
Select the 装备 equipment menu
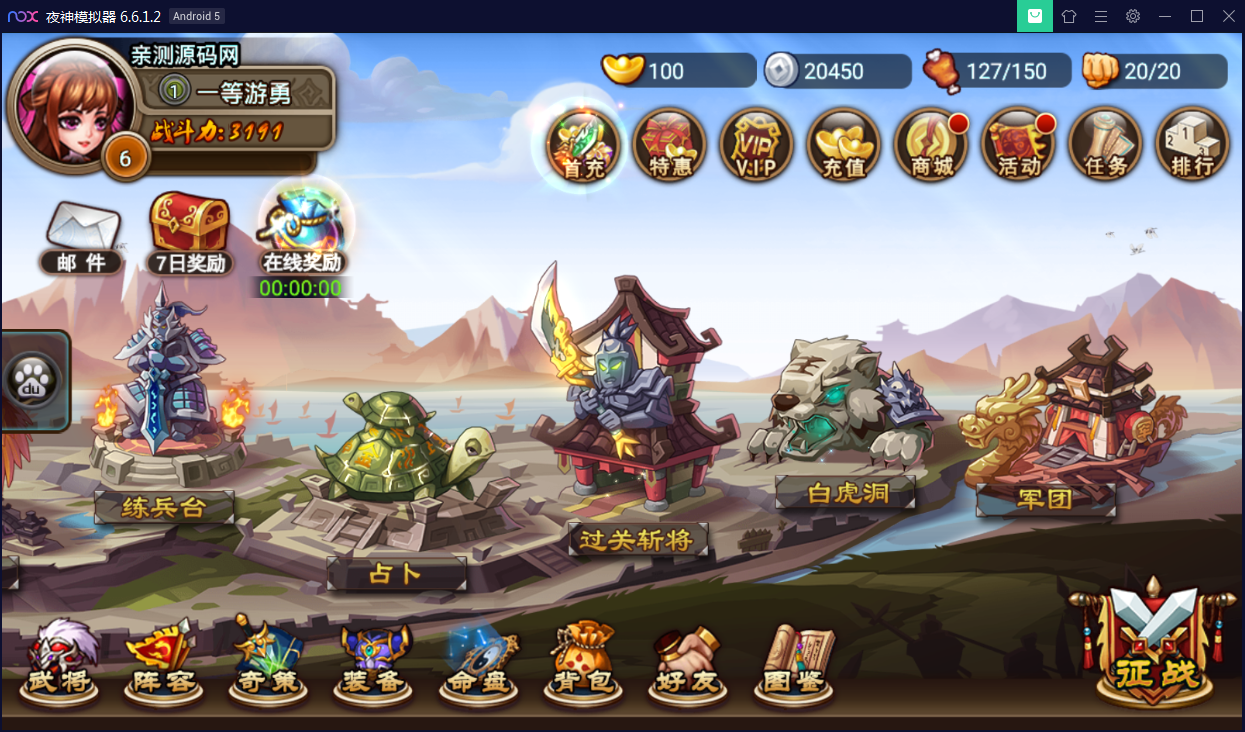(372, 662)
